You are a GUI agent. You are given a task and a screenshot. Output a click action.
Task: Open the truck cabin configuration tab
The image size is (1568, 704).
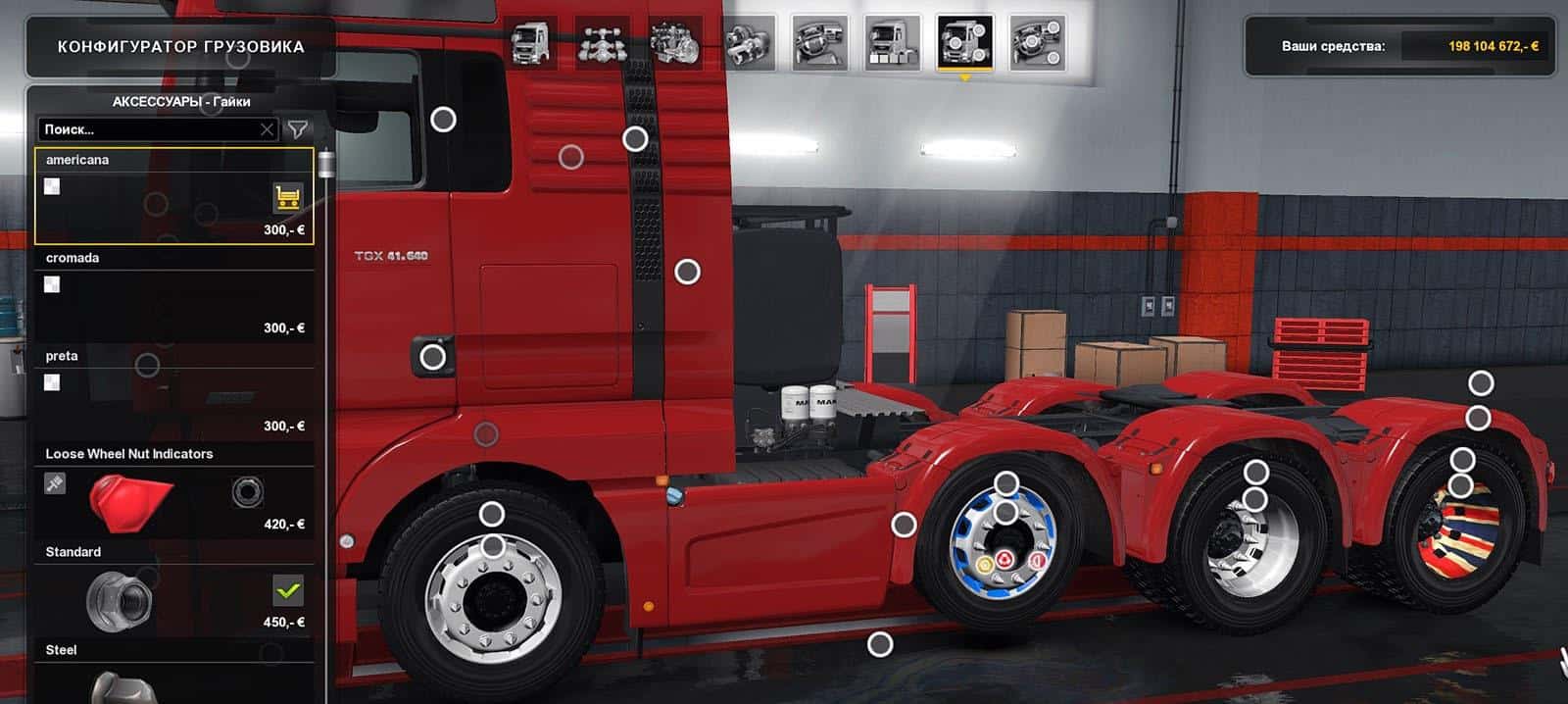(530, 43)
